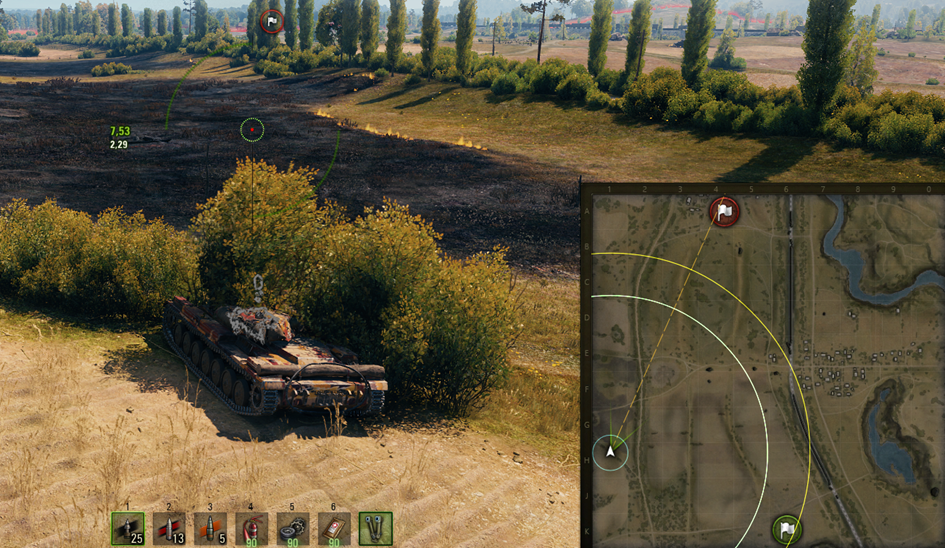Load the orange-striped shell with 5 rounds
This screenshot has height=548, width=945.
(210, 528)
